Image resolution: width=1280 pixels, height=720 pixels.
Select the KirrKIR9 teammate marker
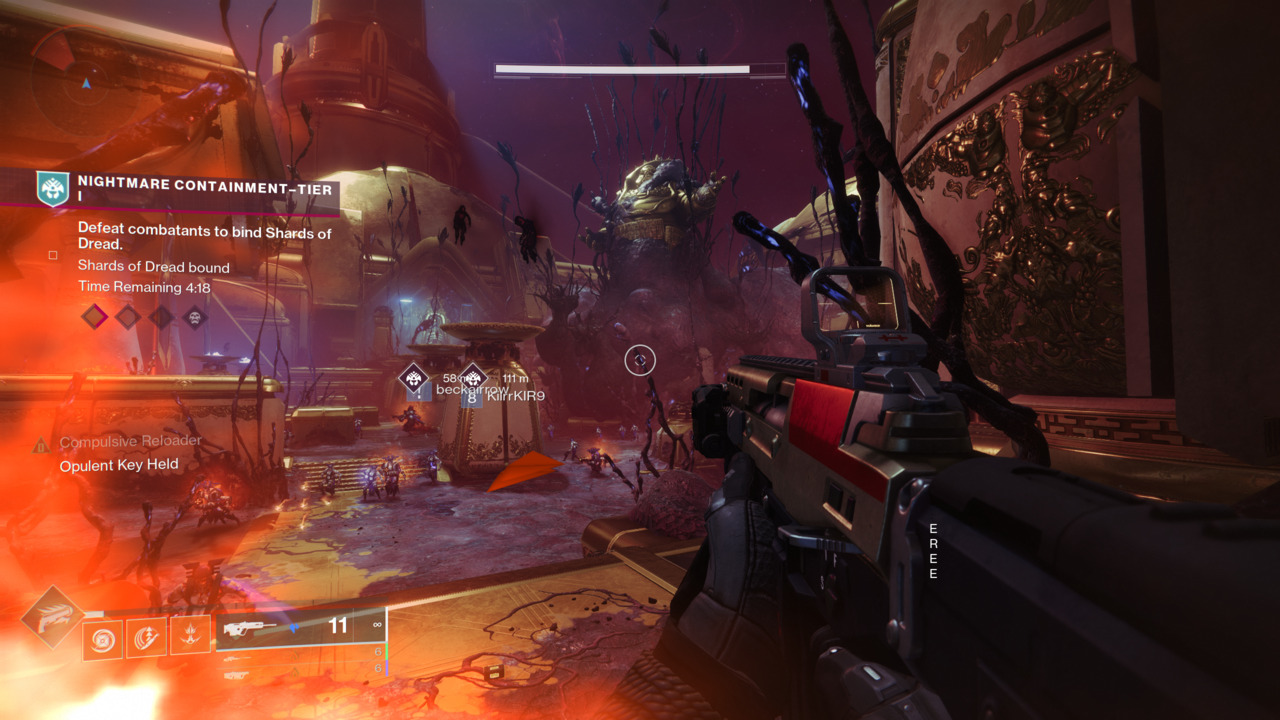tap(472, 378)
